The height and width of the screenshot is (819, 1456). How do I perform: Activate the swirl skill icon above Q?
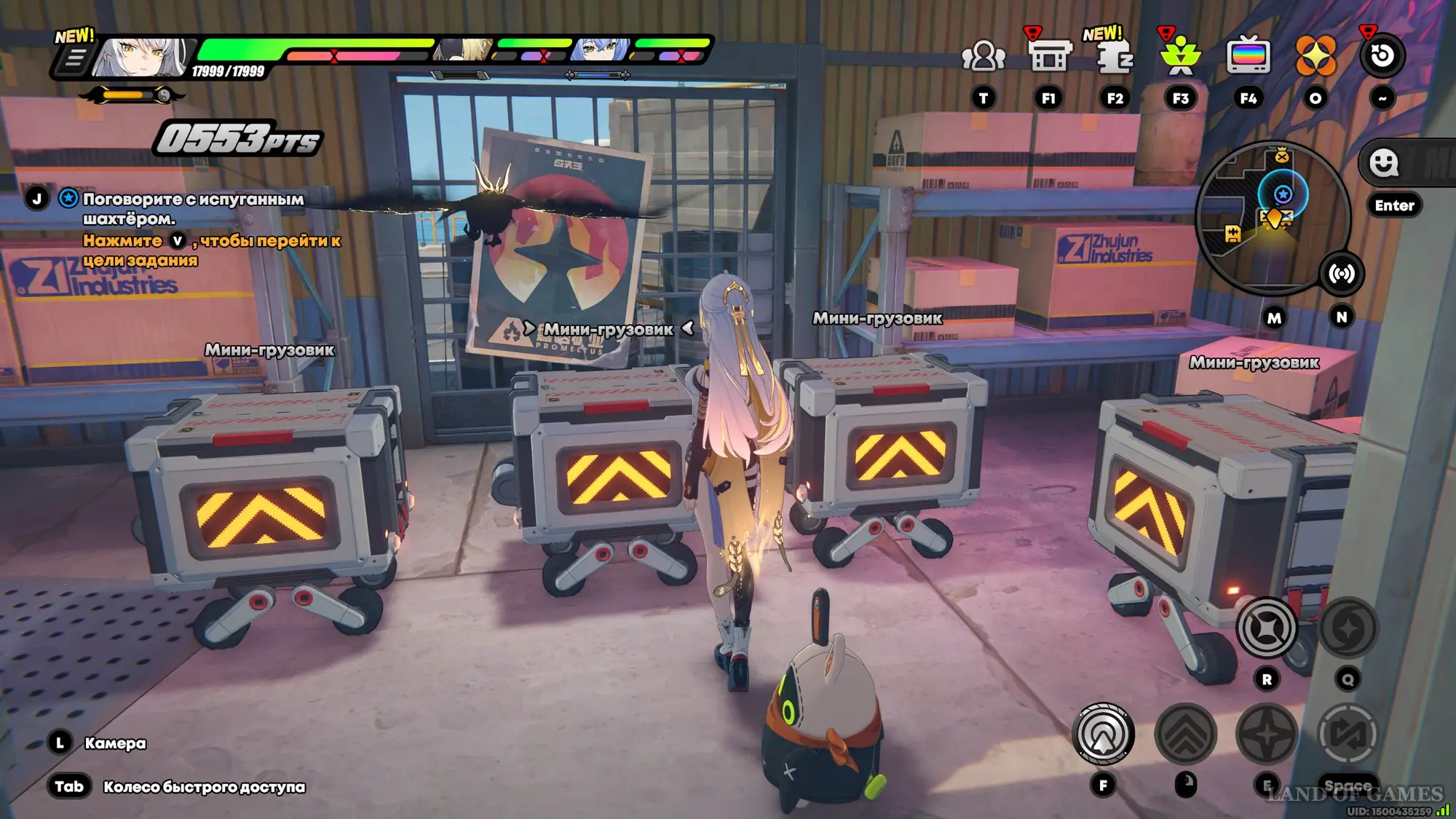(x=1348, y=628)
